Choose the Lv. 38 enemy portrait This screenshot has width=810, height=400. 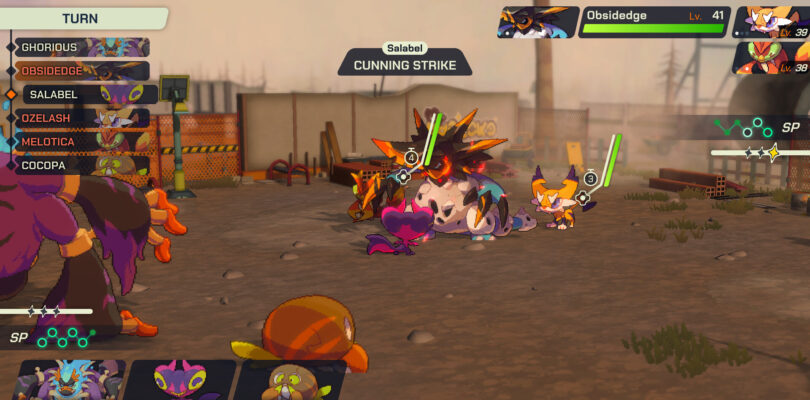pyautogui.click(x=772, y=57)
